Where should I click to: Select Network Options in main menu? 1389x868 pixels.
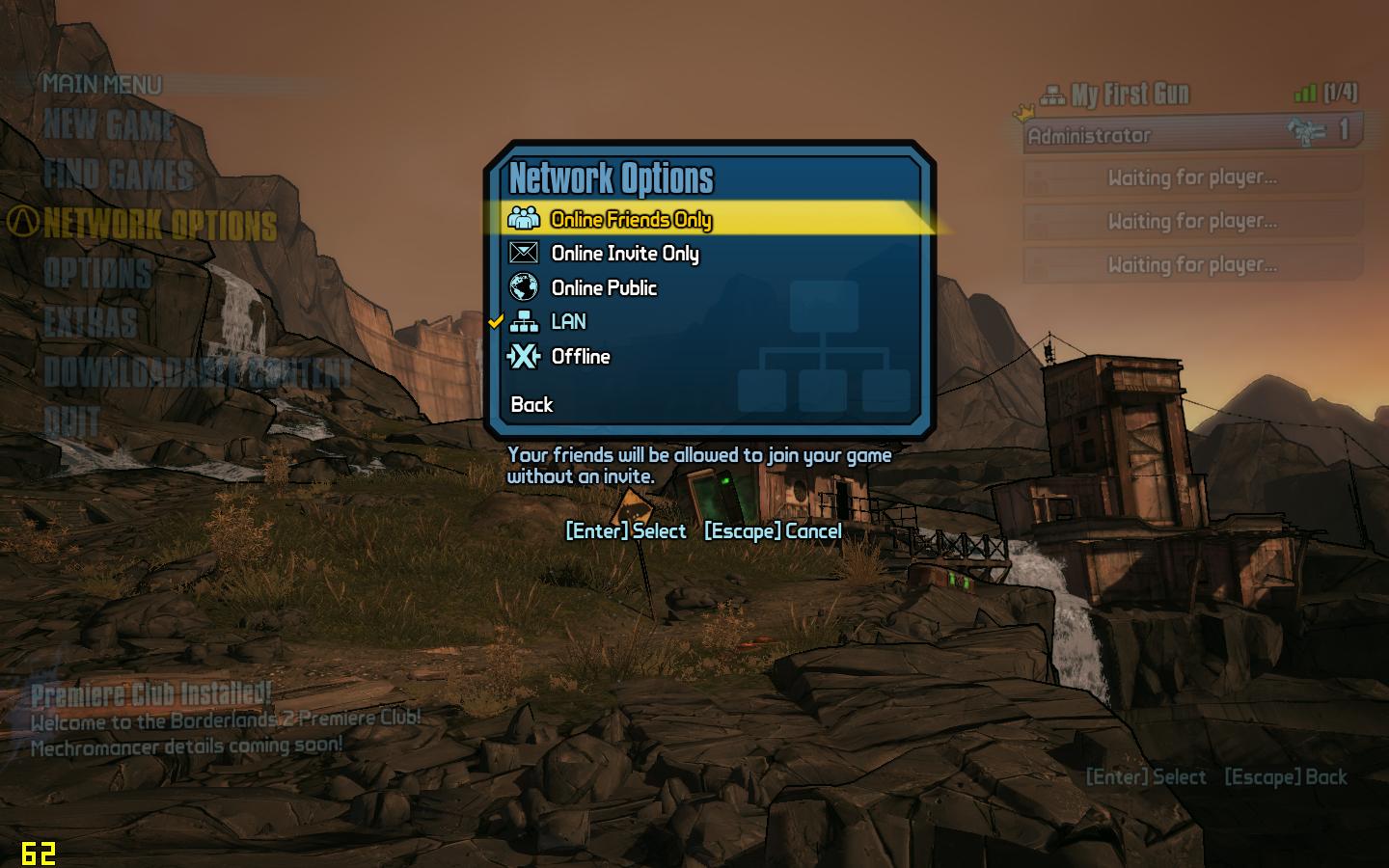pos(160,225)
